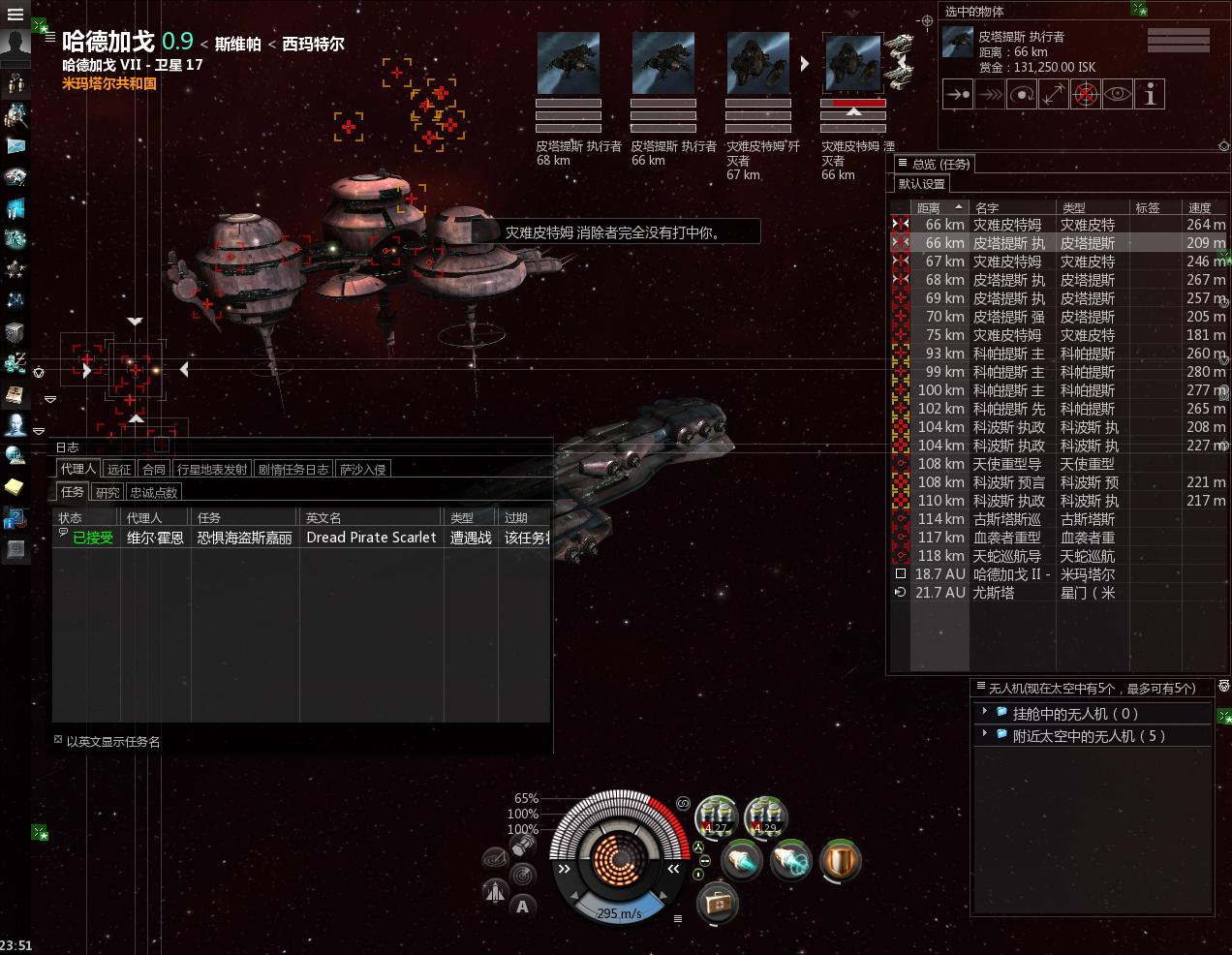Orbit the selected target
The image size is (1232, 955).
tap(1021, 95)
